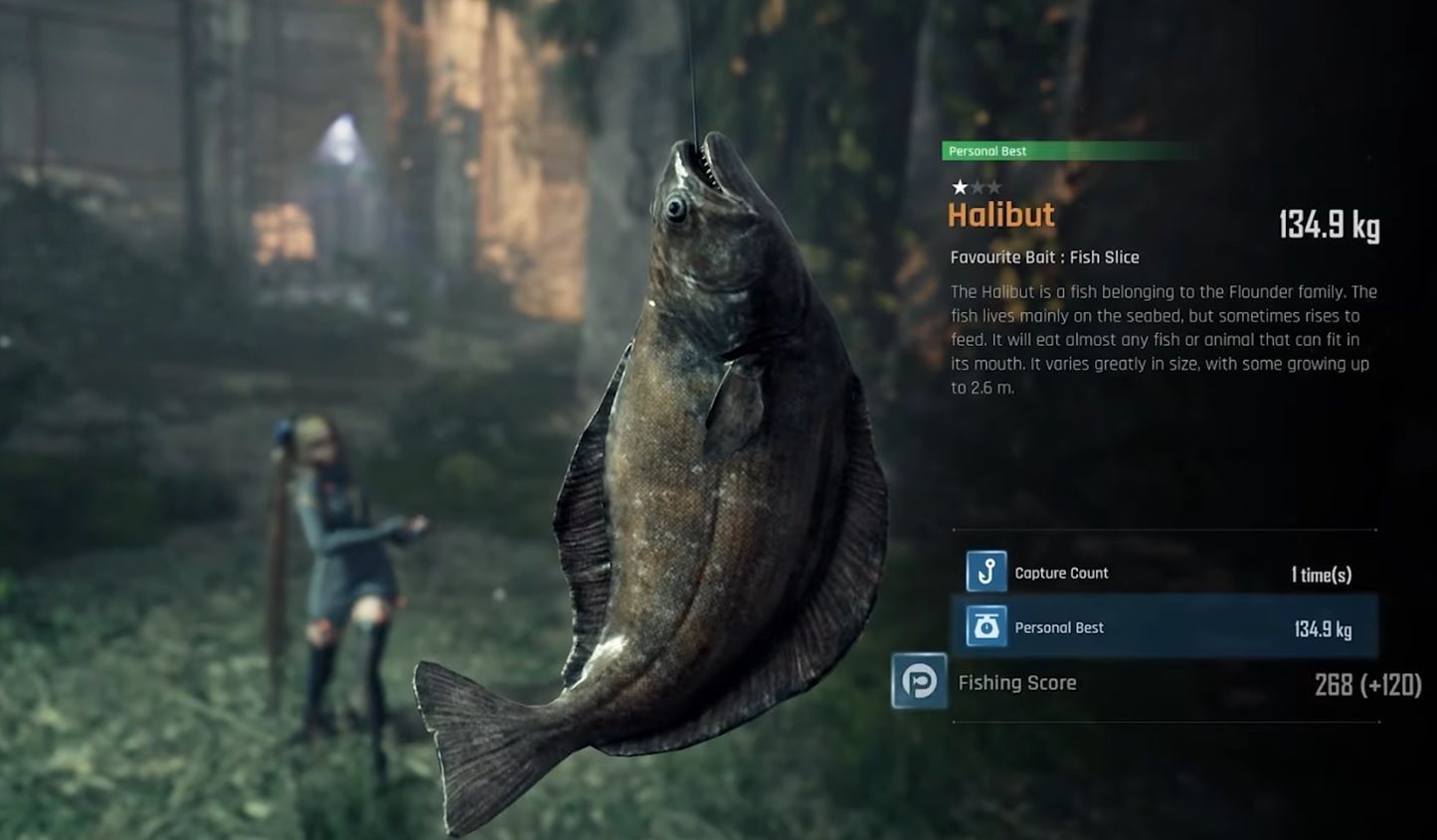The width and height of the screenshot is (1437, 840).
Task: Click the weighing scale icon for Personal Best
Action: click(x=987, y=627)
